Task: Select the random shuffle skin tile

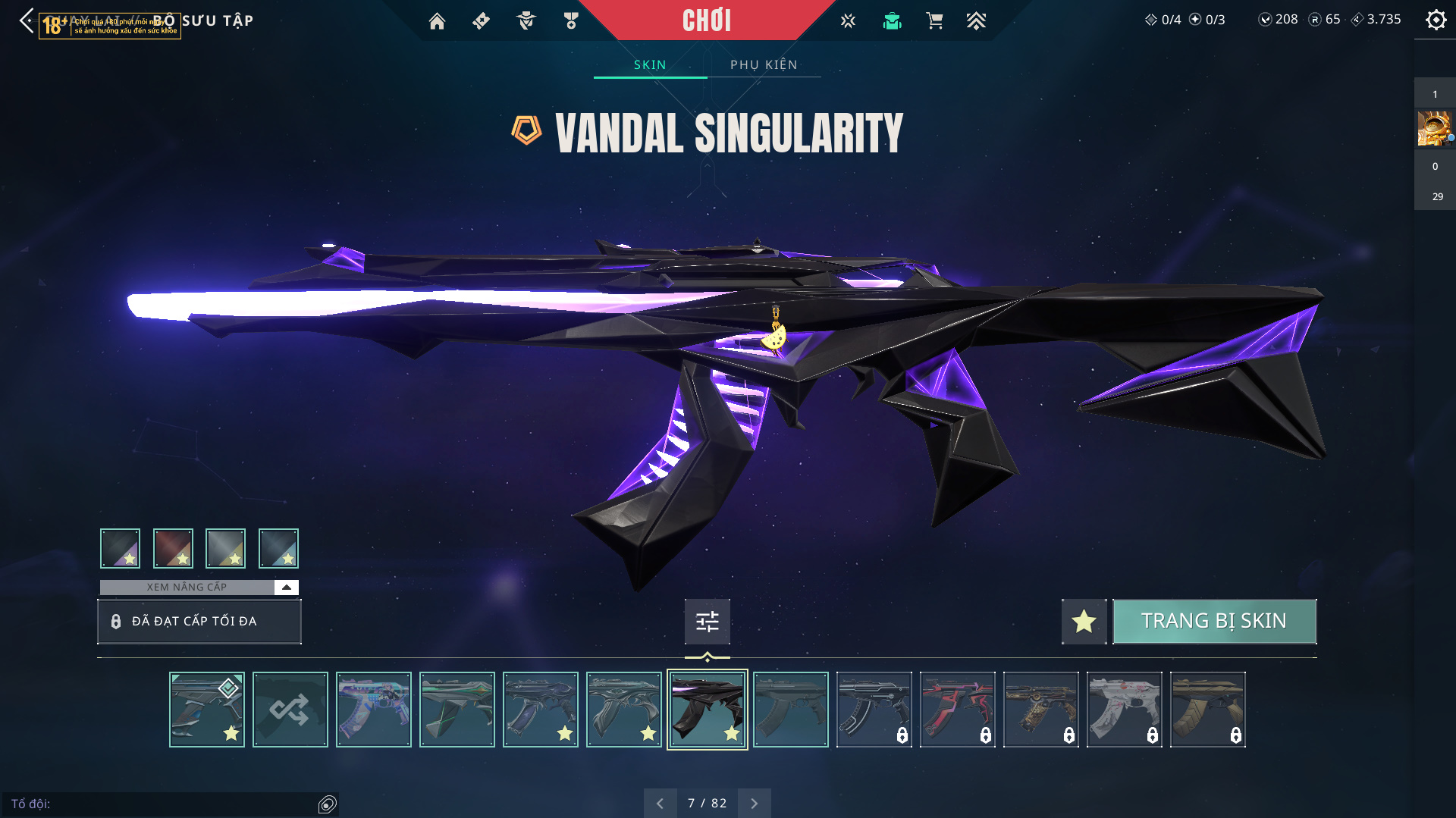Action: (x=290, y=710)
